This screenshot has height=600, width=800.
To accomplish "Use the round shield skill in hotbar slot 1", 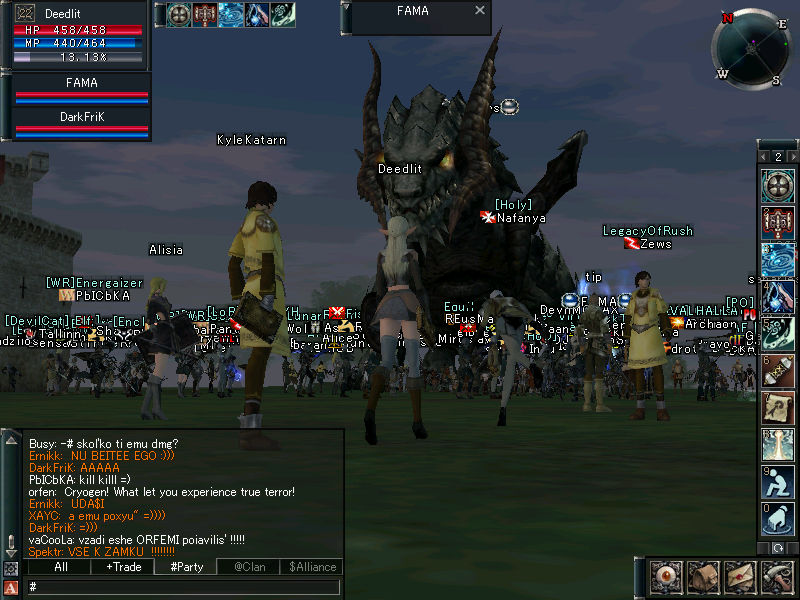I will [777, 185].
